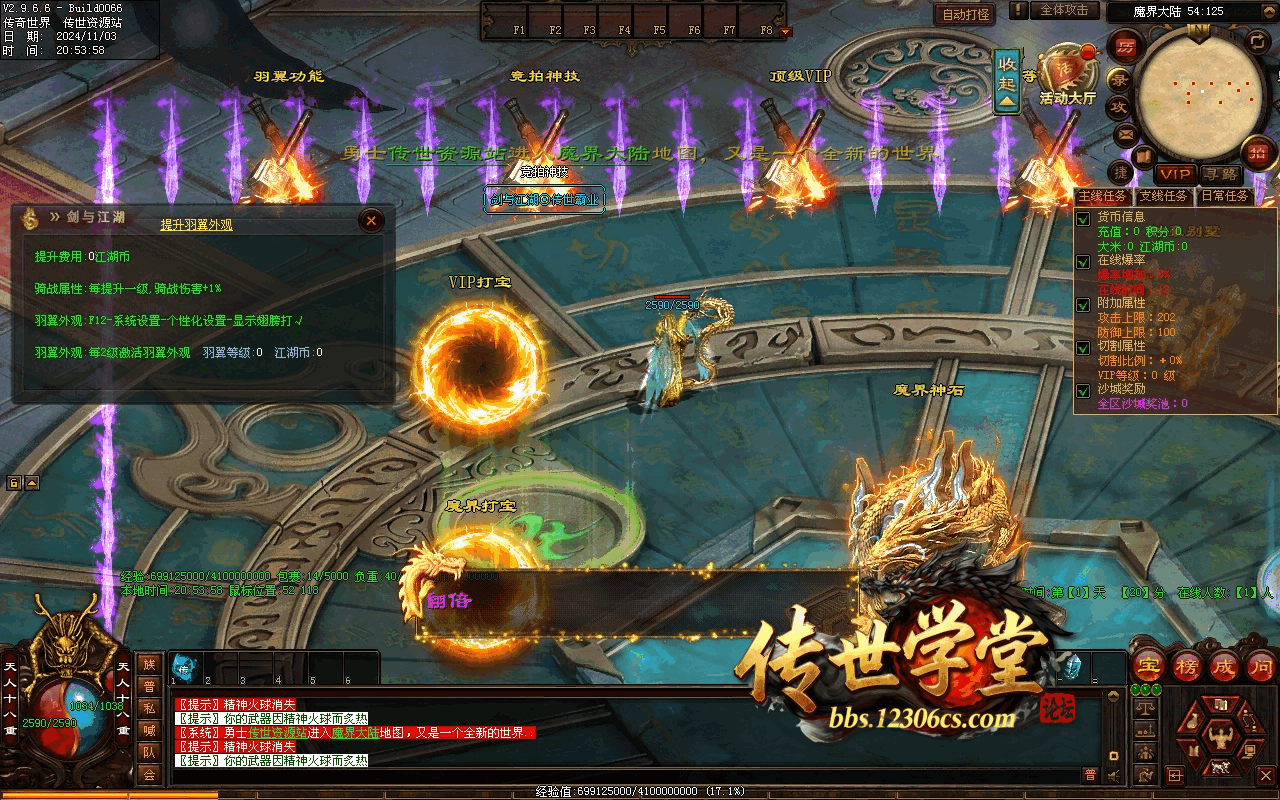Viewport: 1280px width, 800px height.
Task: Click the 提升羽翼外观 upgrade link
Action: click(x=197, y=225)
